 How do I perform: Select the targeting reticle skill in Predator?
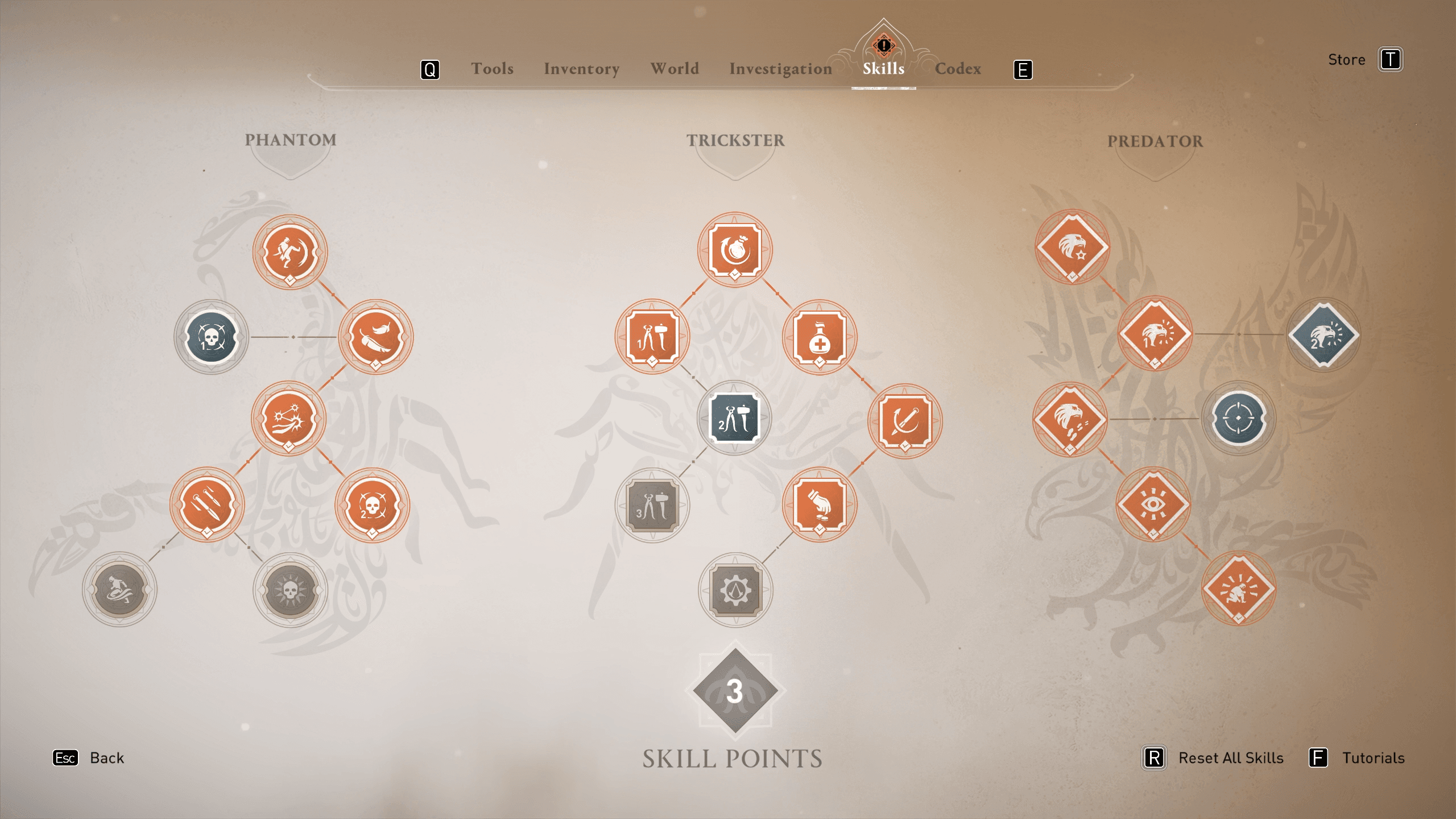1238,420
